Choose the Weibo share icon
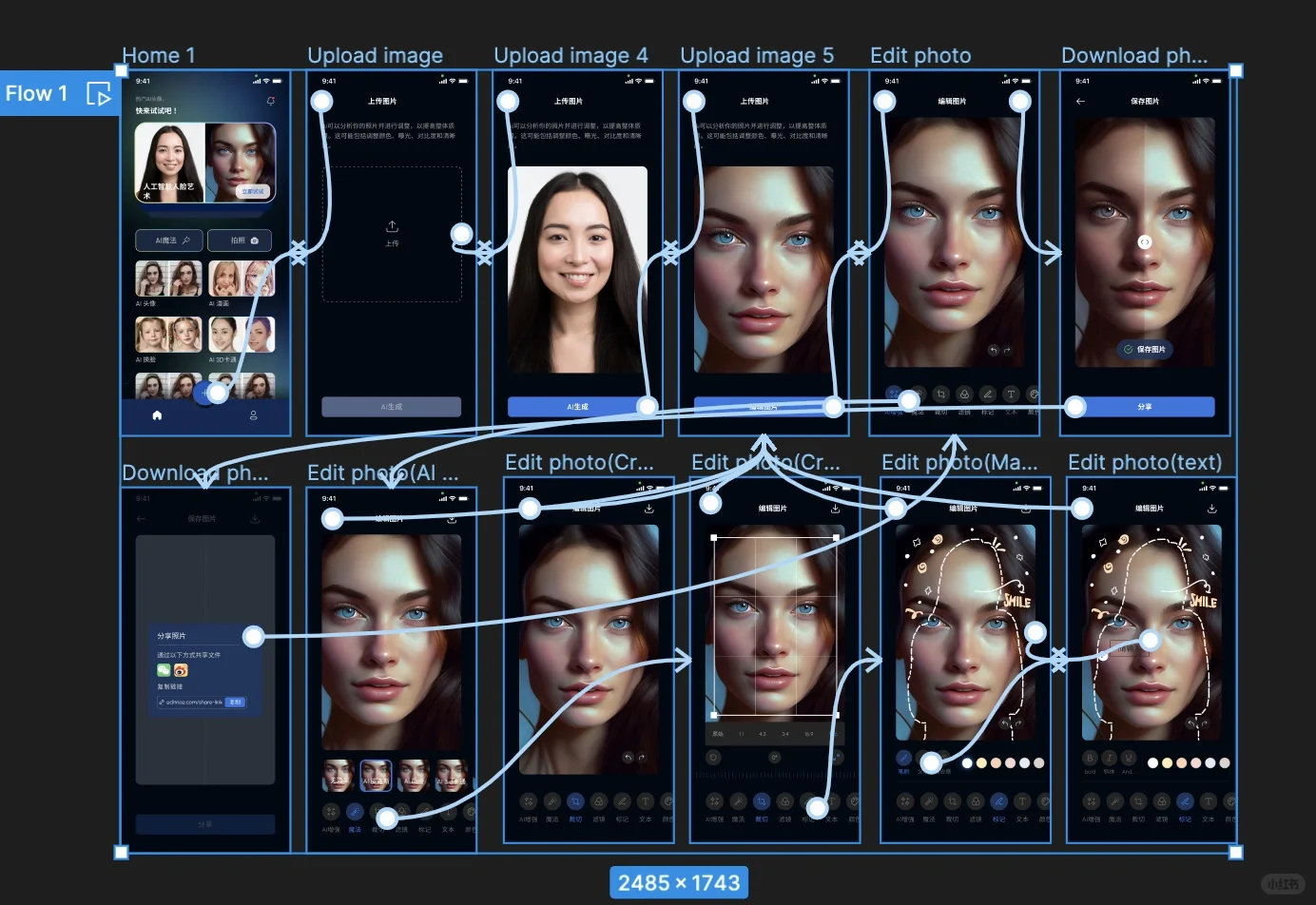The width and height of the screenshot is (1316, 905). [x=181, y=670]
